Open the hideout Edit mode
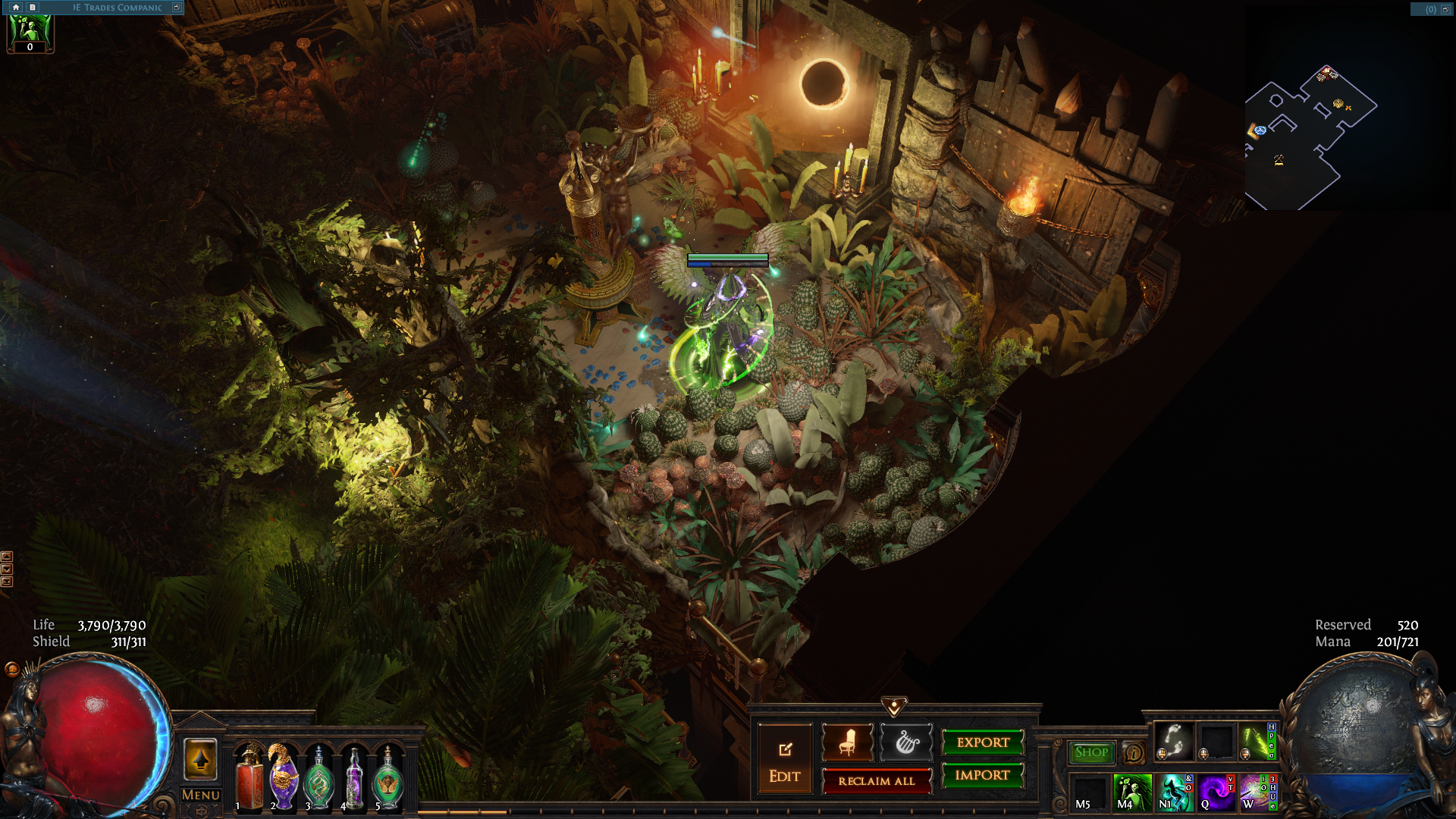Image resolution: width=1456 pixels, height=819 pixels. (x=784, y=759)
